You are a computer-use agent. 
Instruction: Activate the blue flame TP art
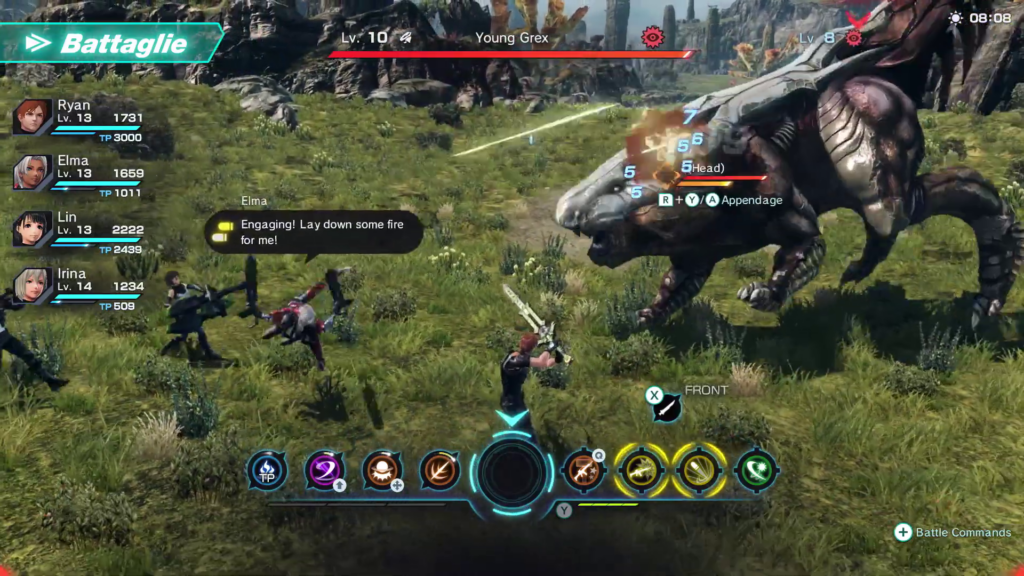267,470
